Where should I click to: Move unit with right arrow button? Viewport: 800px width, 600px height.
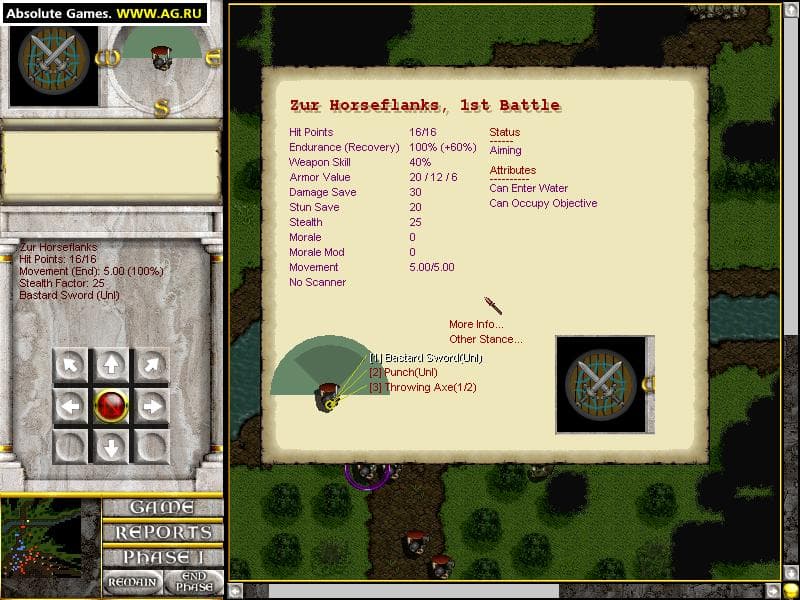[152, 406]
